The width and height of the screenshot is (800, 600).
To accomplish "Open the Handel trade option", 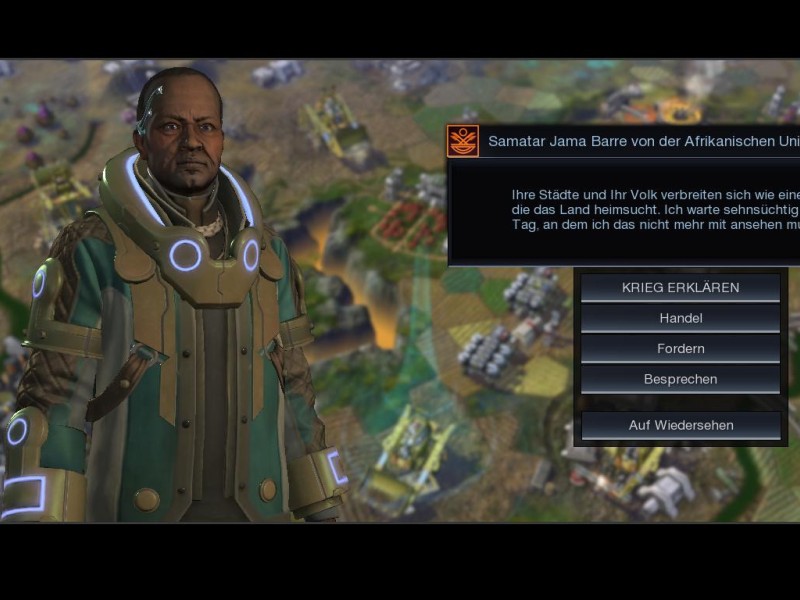I will 680,318.
